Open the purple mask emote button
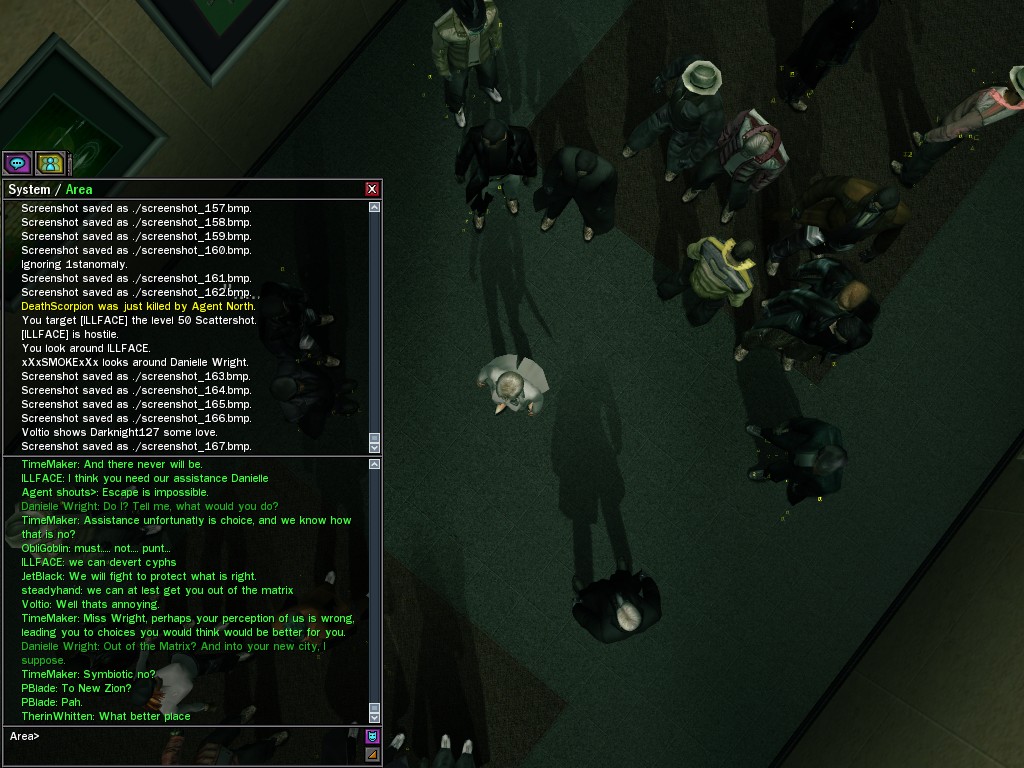This screenshot has width=1024, height=768. (x=373, y=736)
